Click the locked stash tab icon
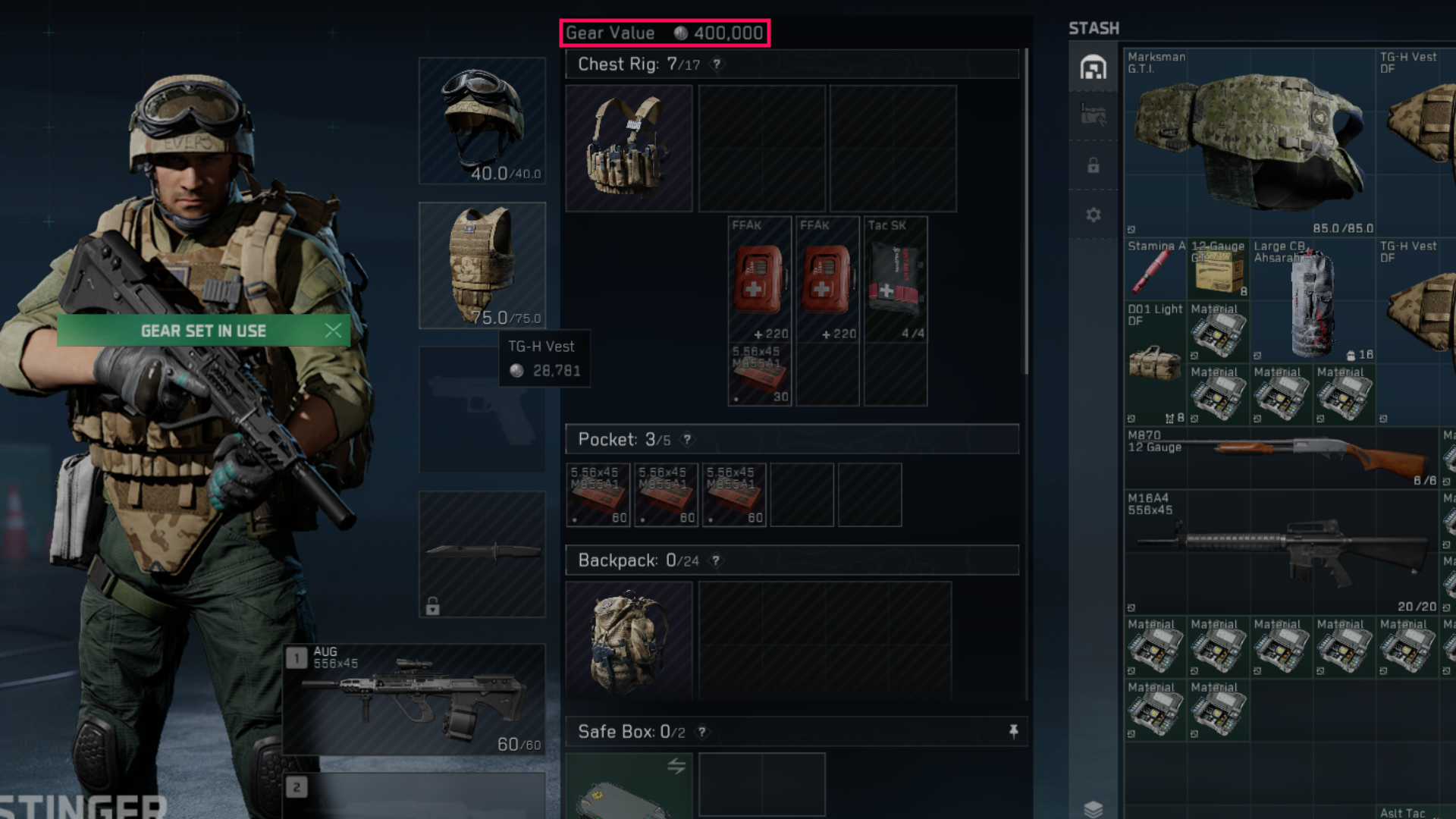1456x819 pixels. point(1093,165)
